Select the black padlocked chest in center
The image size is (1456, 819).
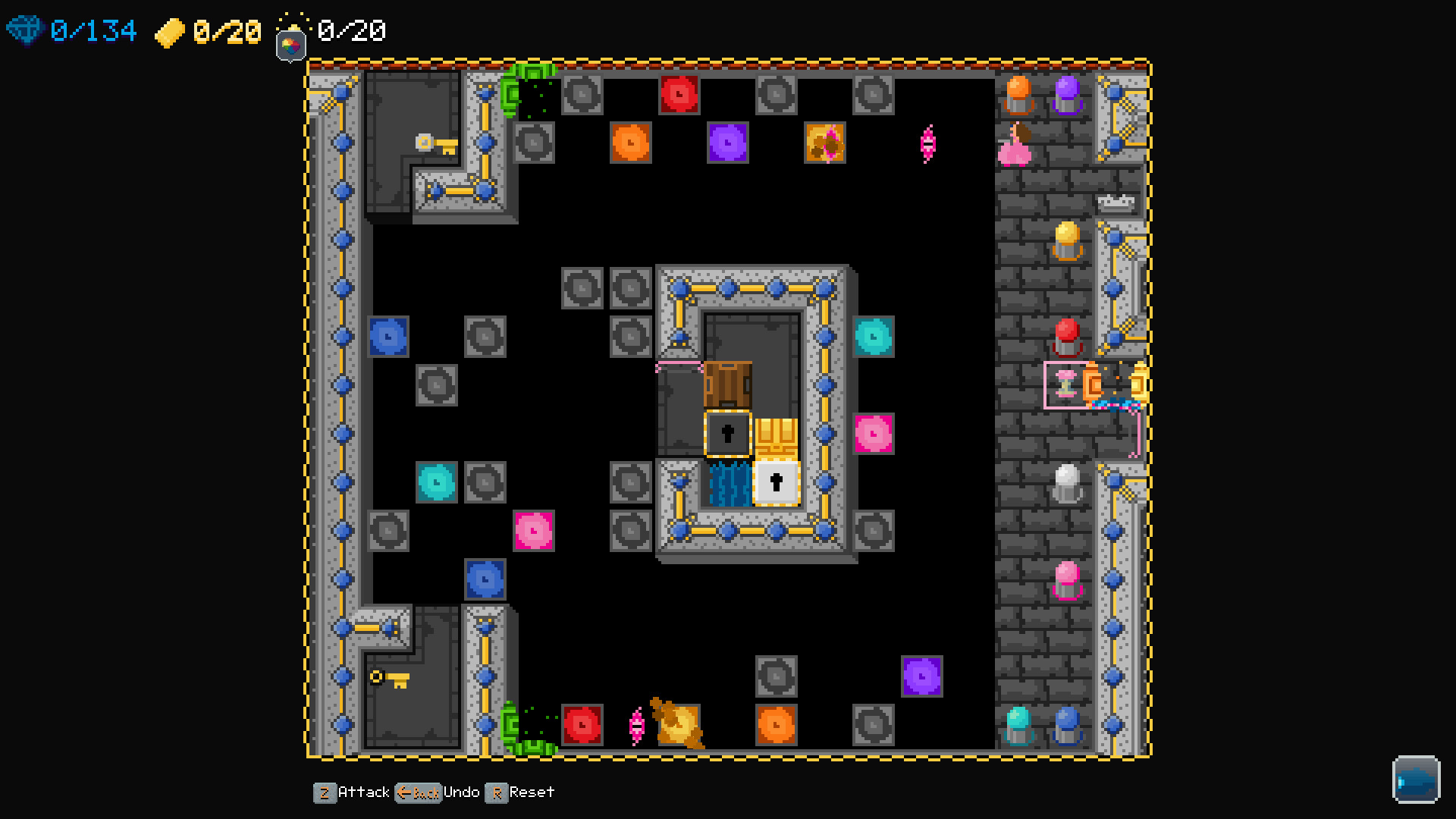coord(727,432)
